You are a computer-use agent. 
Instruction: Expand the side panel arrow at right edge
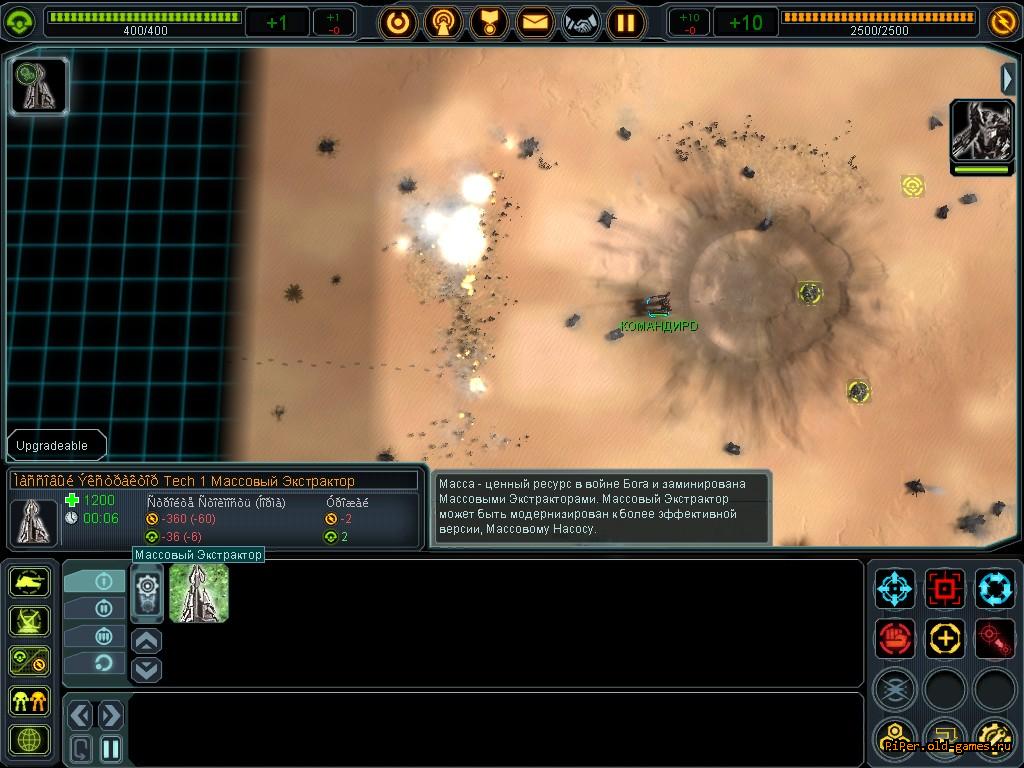point(1008,78)
